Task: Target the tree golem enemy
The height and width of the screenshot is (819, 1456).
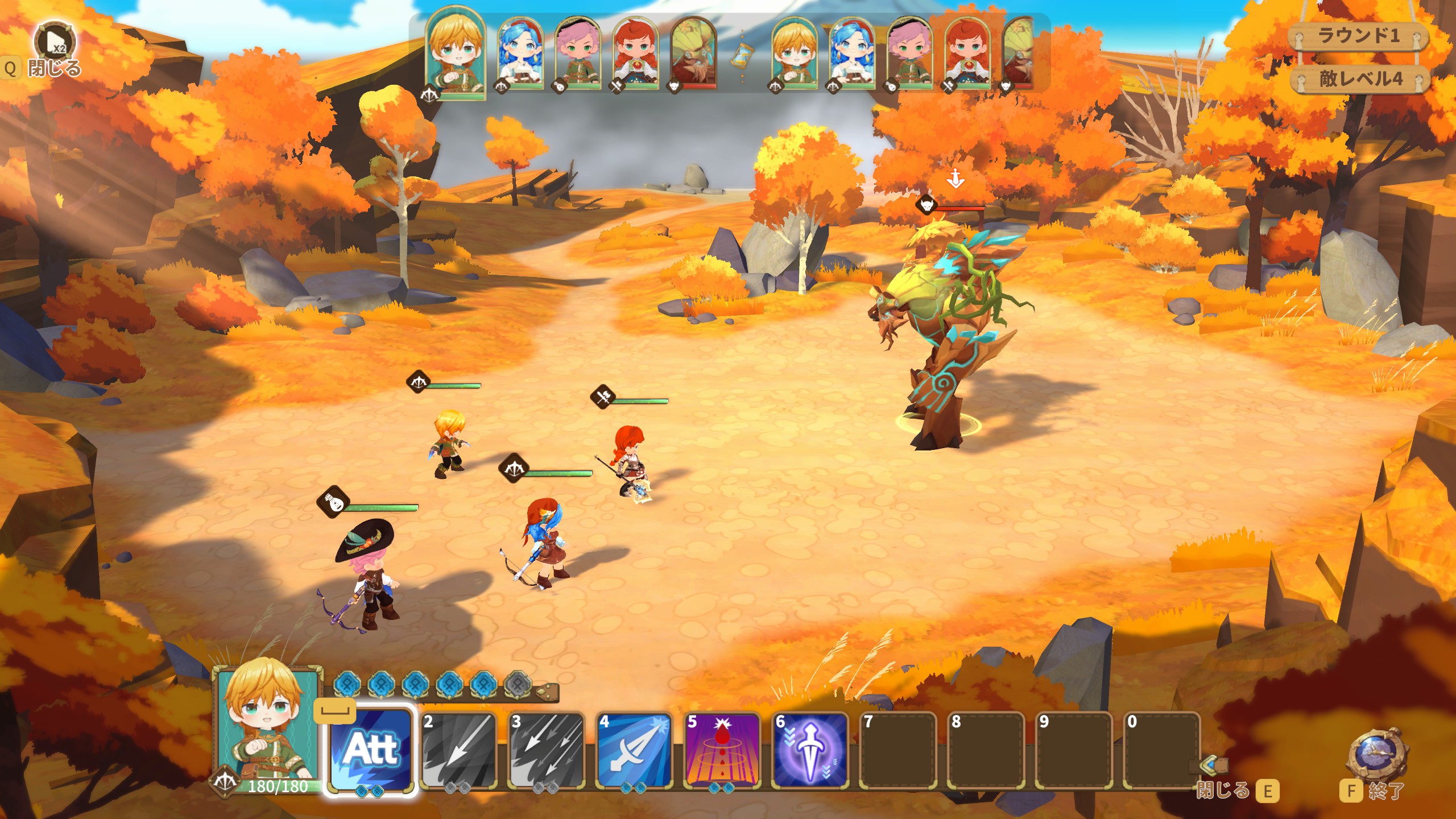Action: coord(947,336)
